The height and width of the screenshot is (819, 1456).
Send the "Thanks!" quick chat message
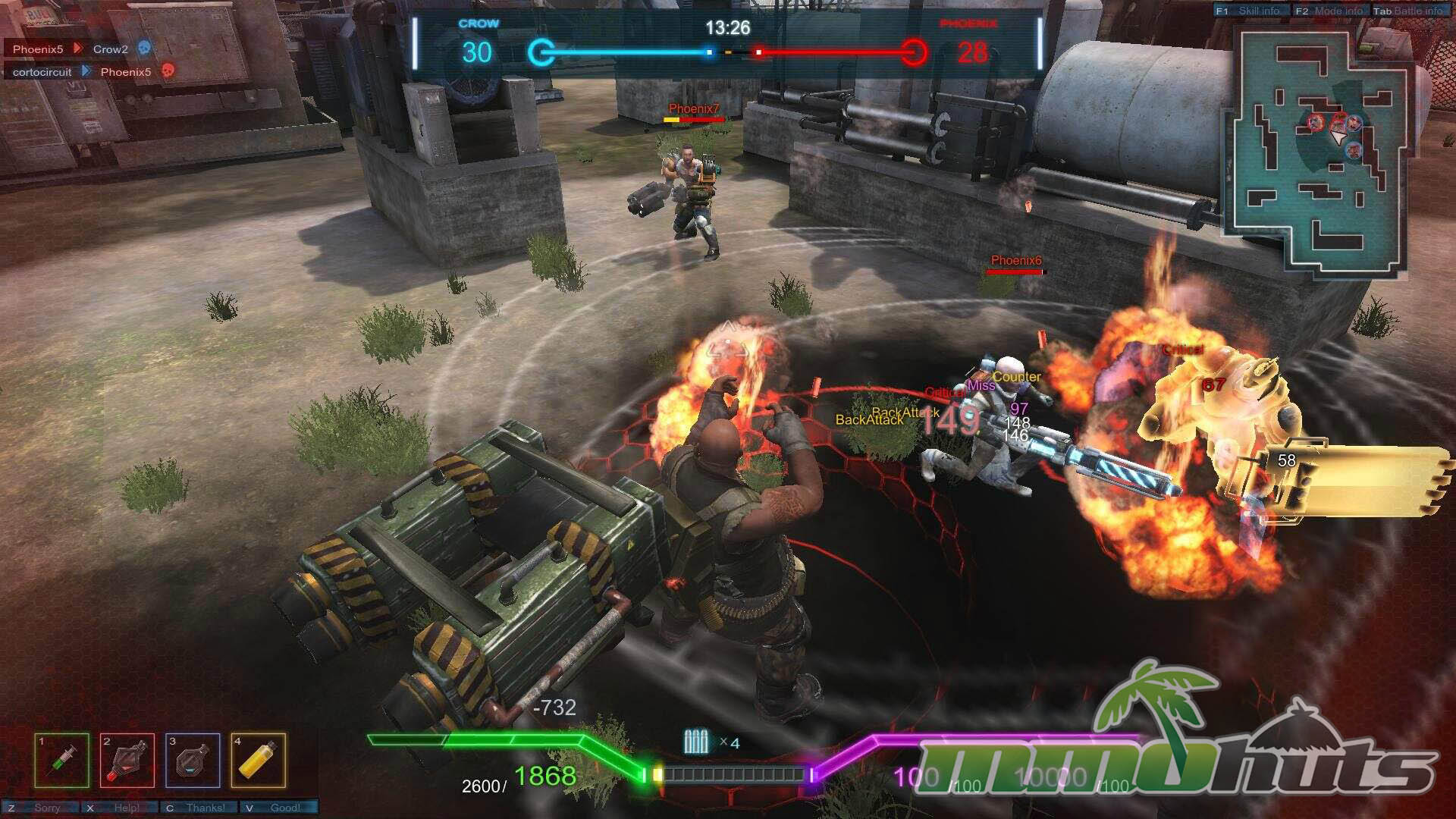coord(199,808)
